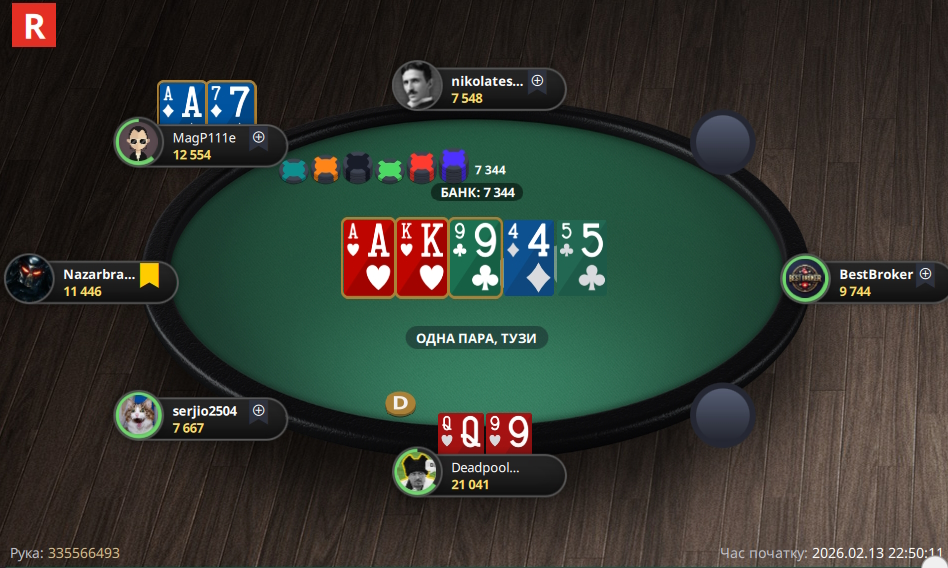The height and width of the screenshot is (568, 948).
Task: Select MagP111e's player avatar
Action: pos(138,142)
